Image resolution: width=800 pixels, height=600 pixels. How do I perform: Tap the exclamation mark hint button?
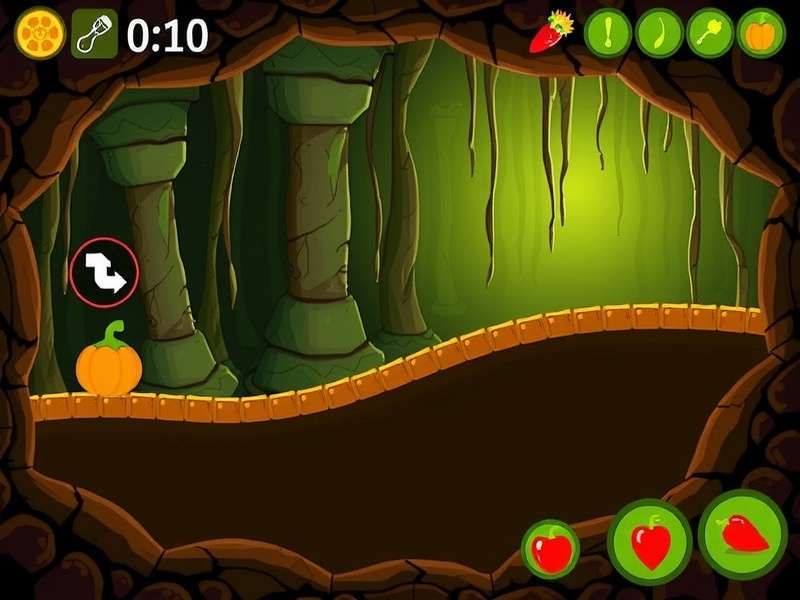point(607,34)
